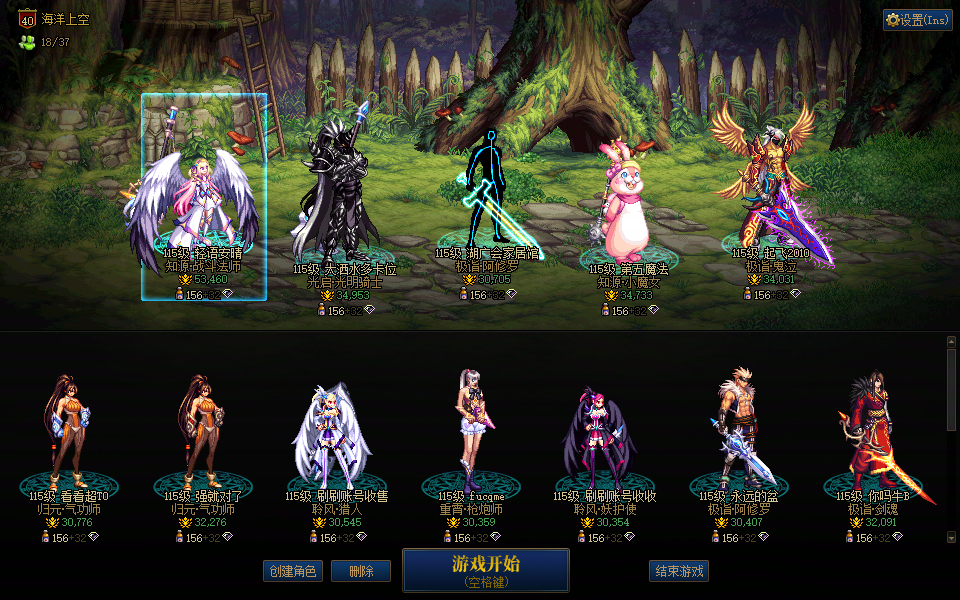
Task: Select the neon outline character 湖广会家居馆
Action: (488, 195)
